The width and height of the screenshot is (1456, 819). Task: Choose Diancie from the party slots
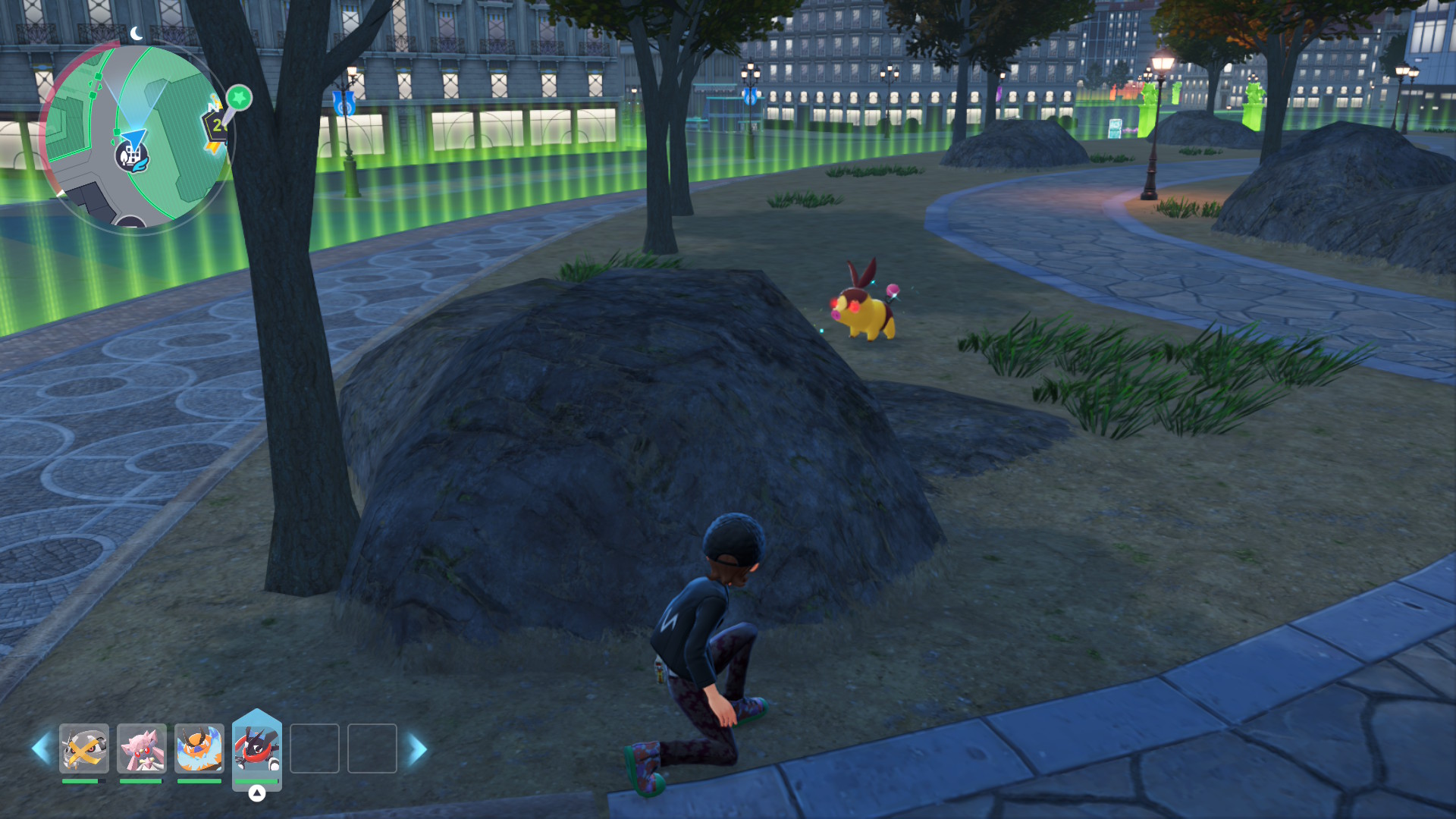click(x=142, y=748)
